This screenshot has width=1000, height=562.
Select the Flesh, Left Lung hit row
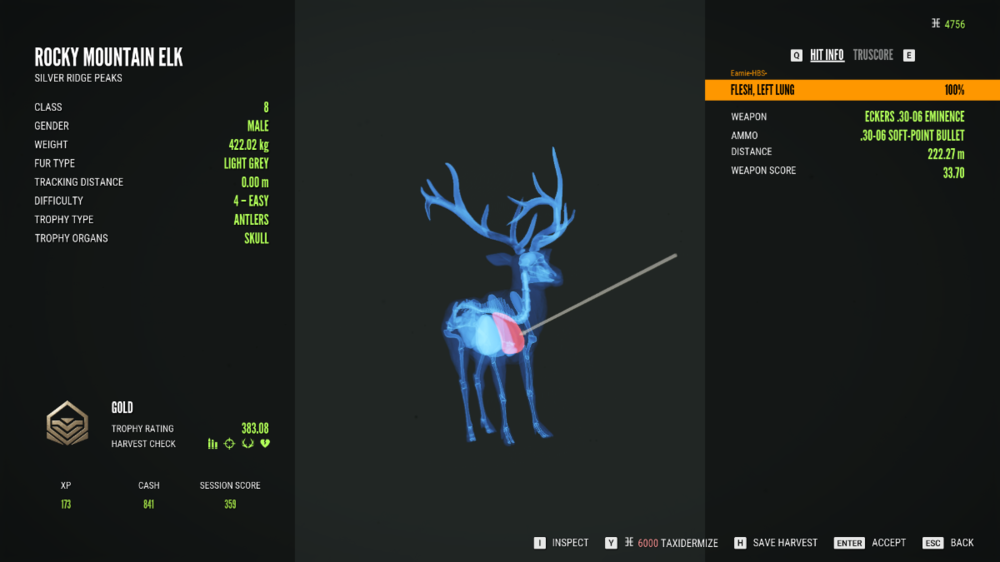[x=851, y=90]
